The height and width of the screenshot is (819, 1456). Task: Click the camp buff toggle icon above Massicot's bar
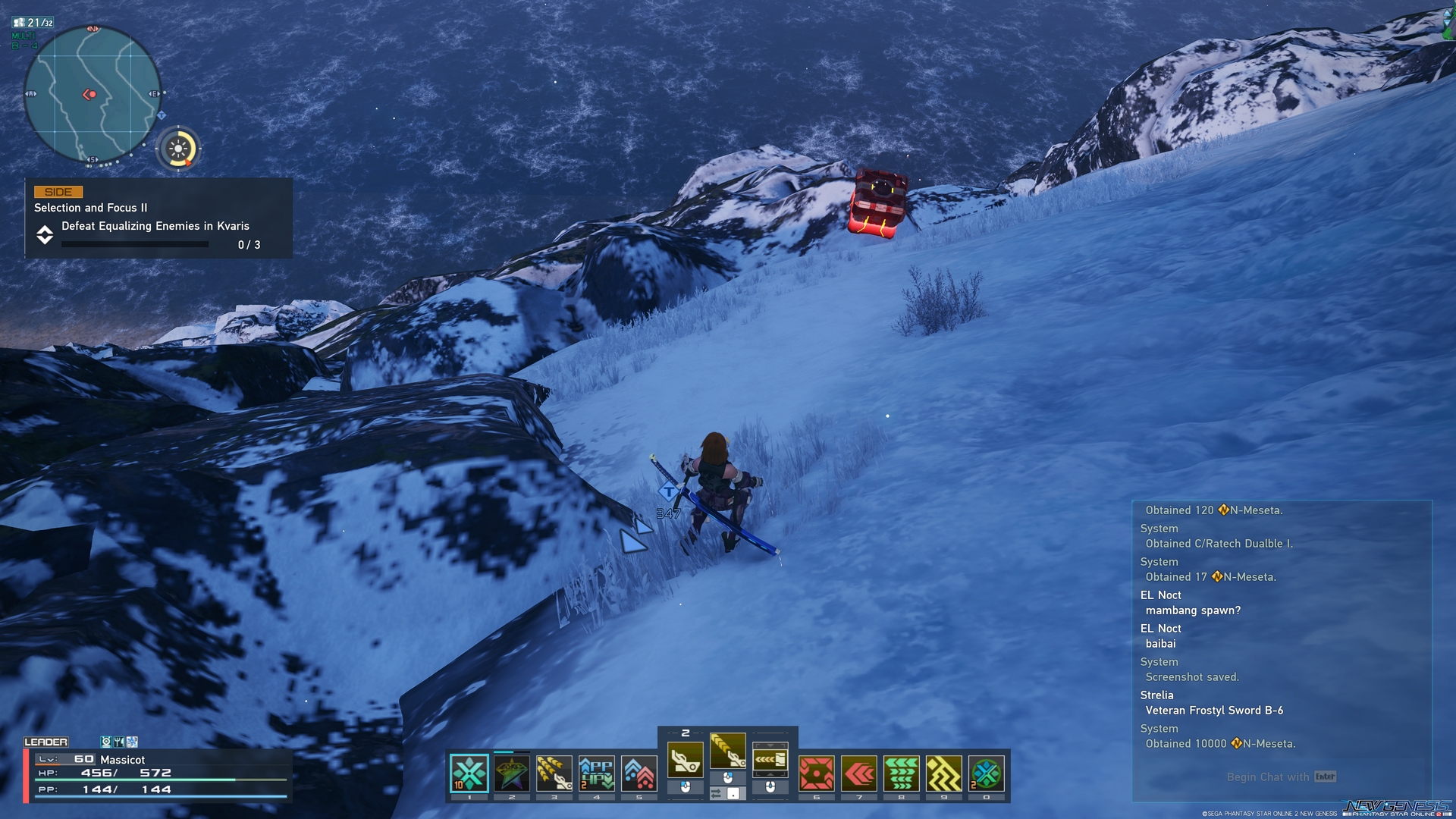(x=107, y=742)
